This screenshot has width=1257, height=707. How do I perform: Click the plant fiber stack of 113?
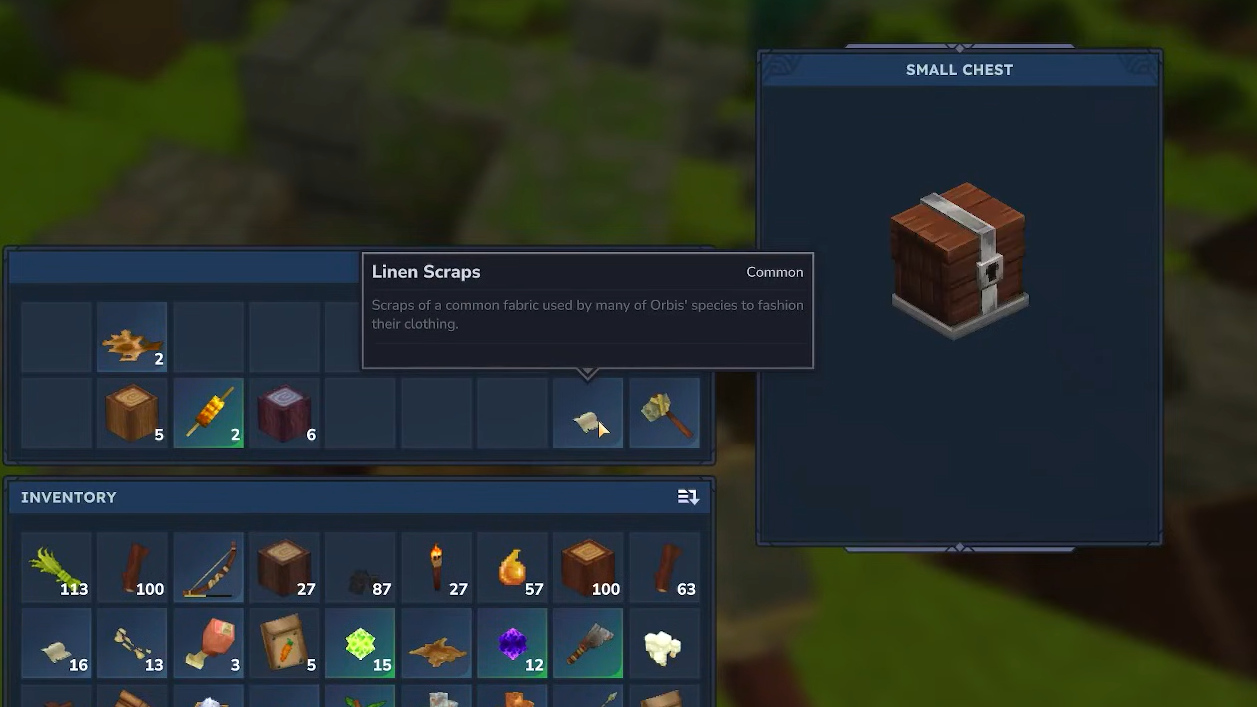pos(56,568)
